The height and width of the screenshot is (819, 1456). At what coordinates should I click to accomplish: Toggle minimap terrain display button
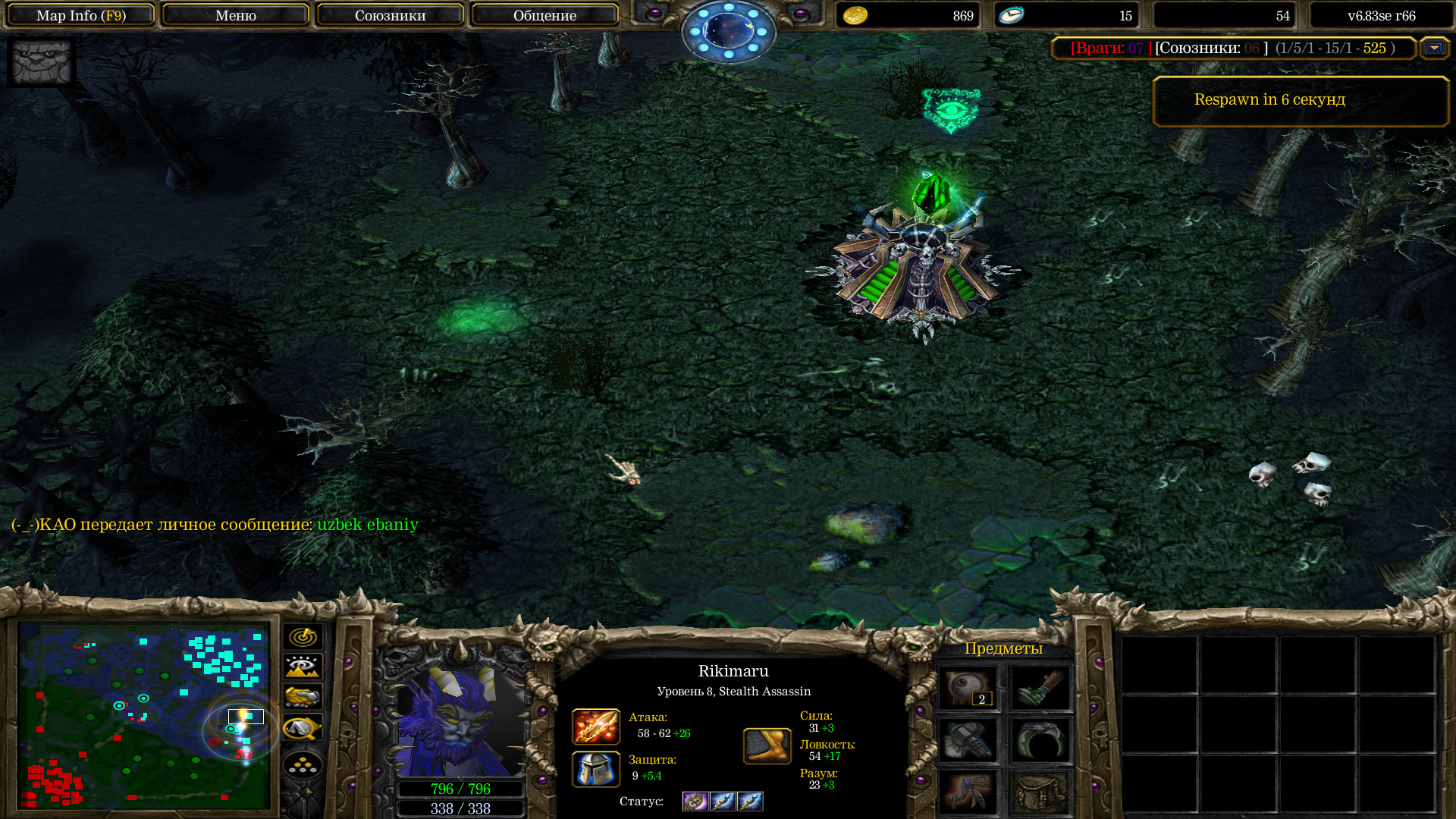tap(303, 667)
